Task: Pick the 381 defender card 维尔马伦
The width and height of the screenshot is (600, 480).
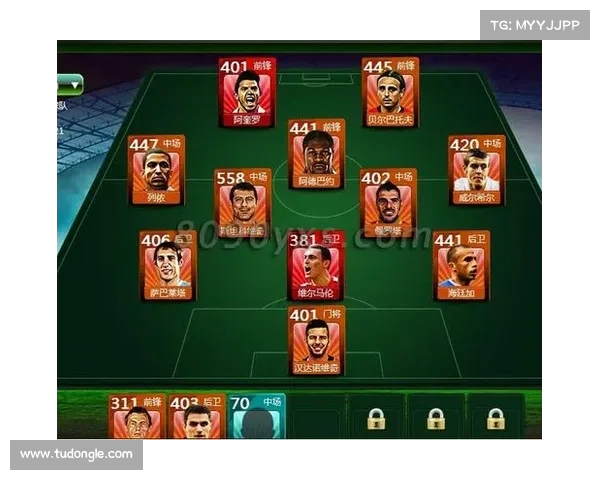Action: (316, 266)
